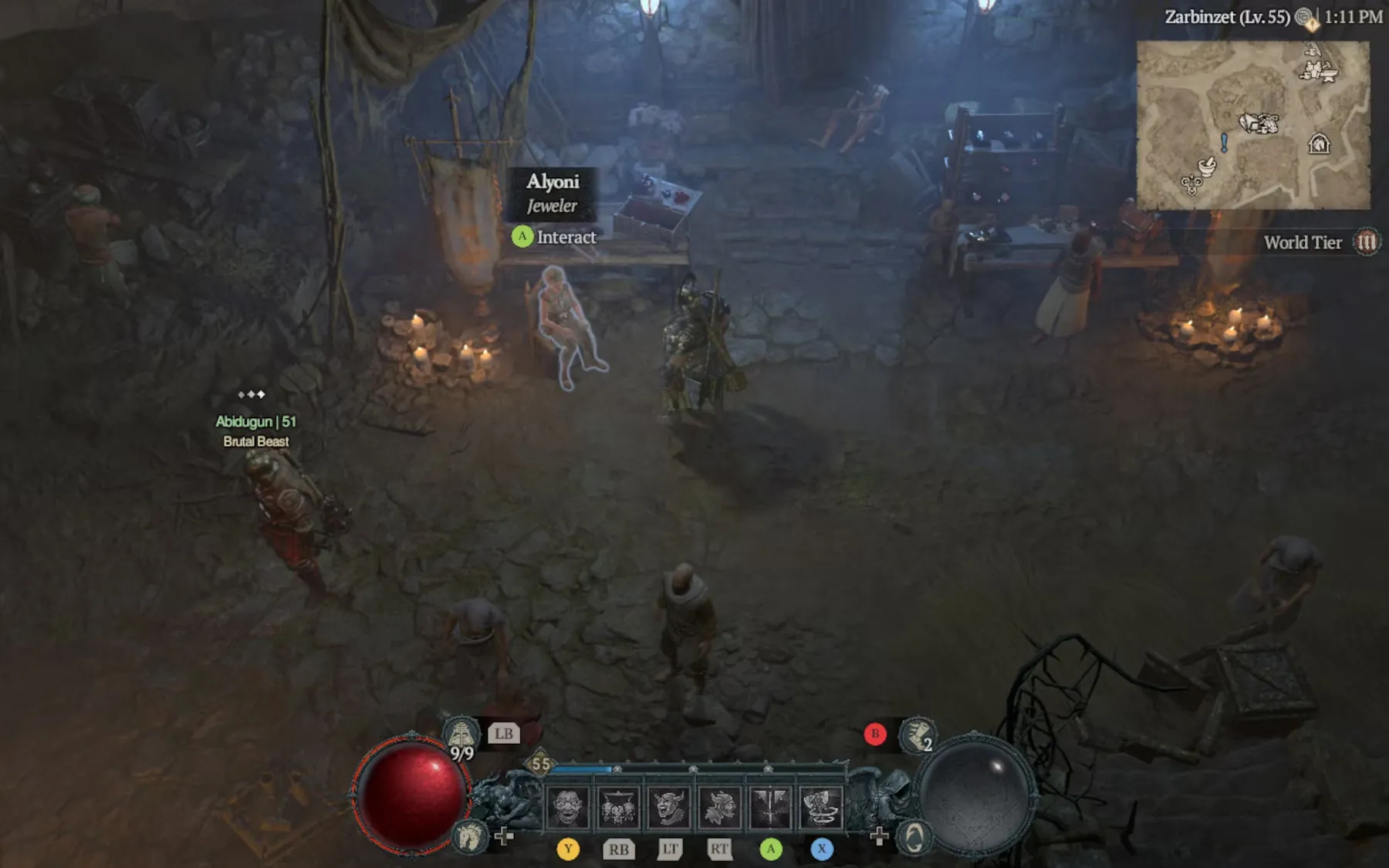1389x868 pixels.
Task: Activate the downward sword strike skill
Action: (770, 808)
